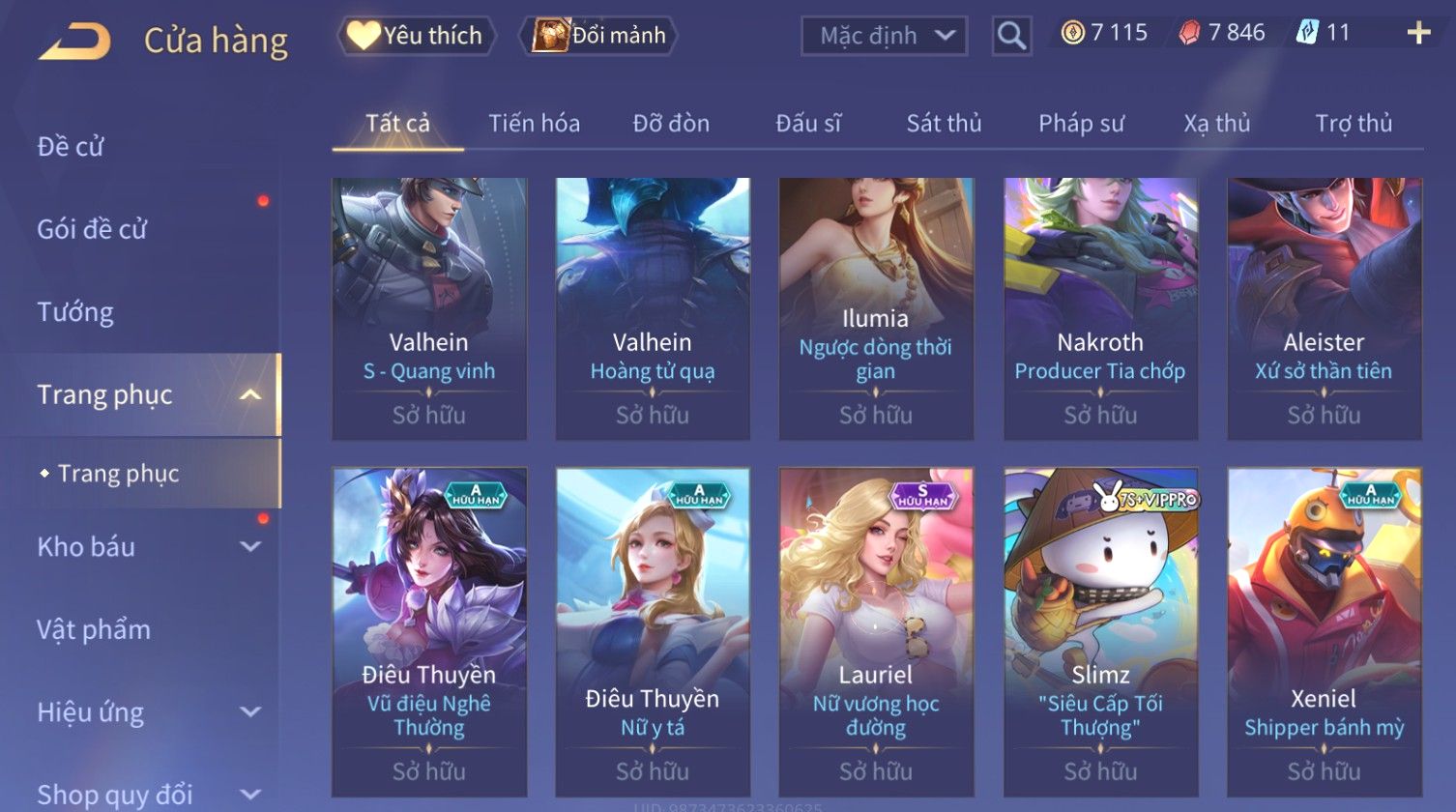
Task: Open the Đề cử menu entry
Action: pos(71,147)
